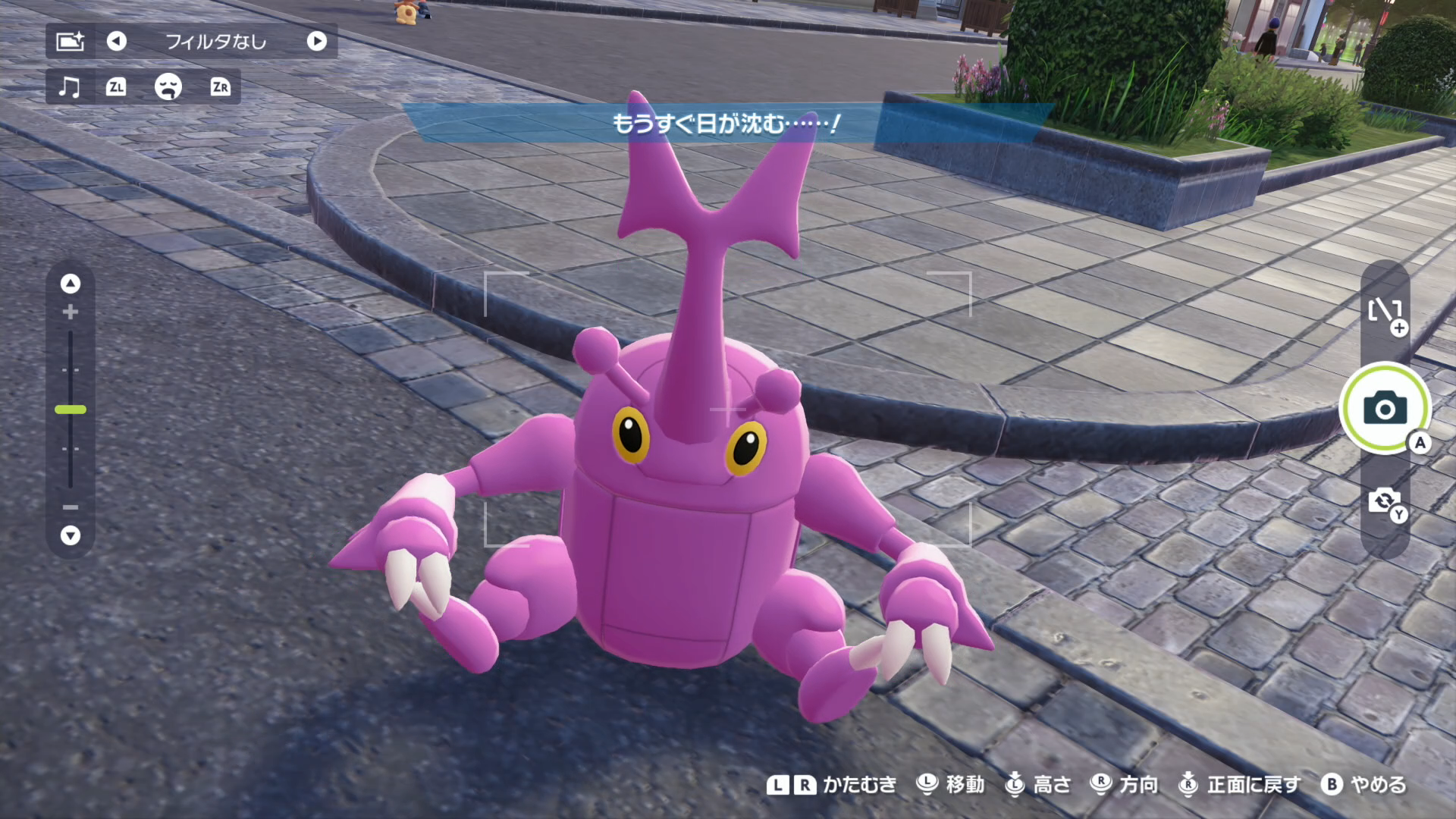The image size is (1456, 819).
Task: Click the camera shutter button
Action: (1385, 409)
